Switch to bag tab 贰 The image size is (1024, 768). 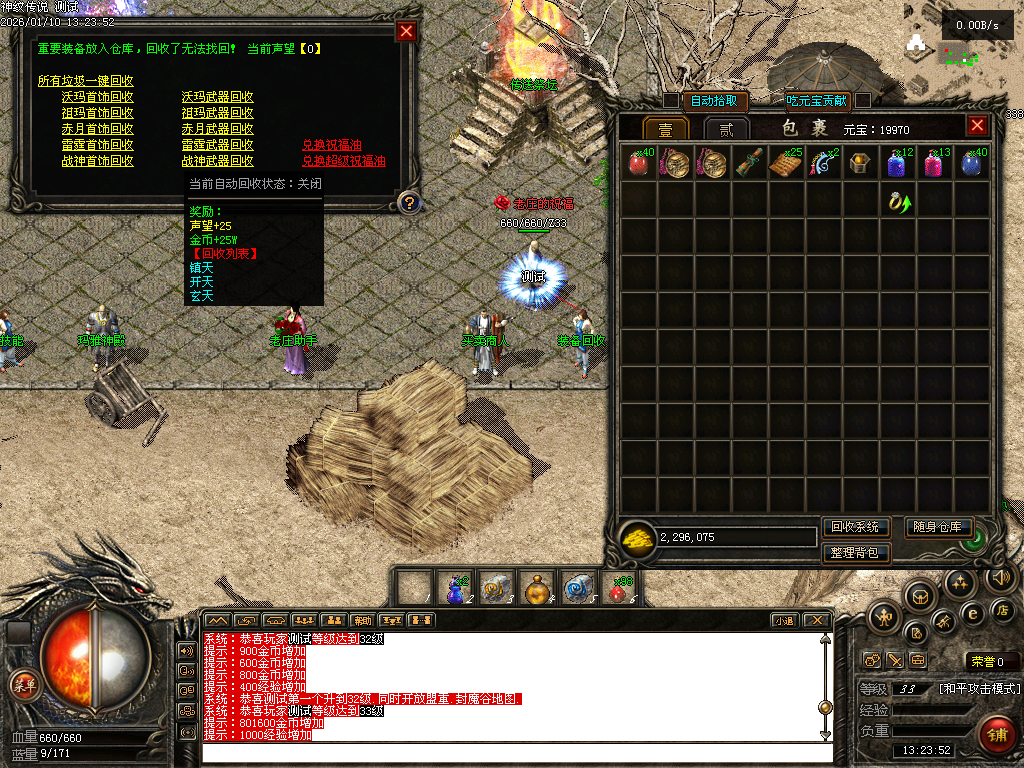point(727,129)
